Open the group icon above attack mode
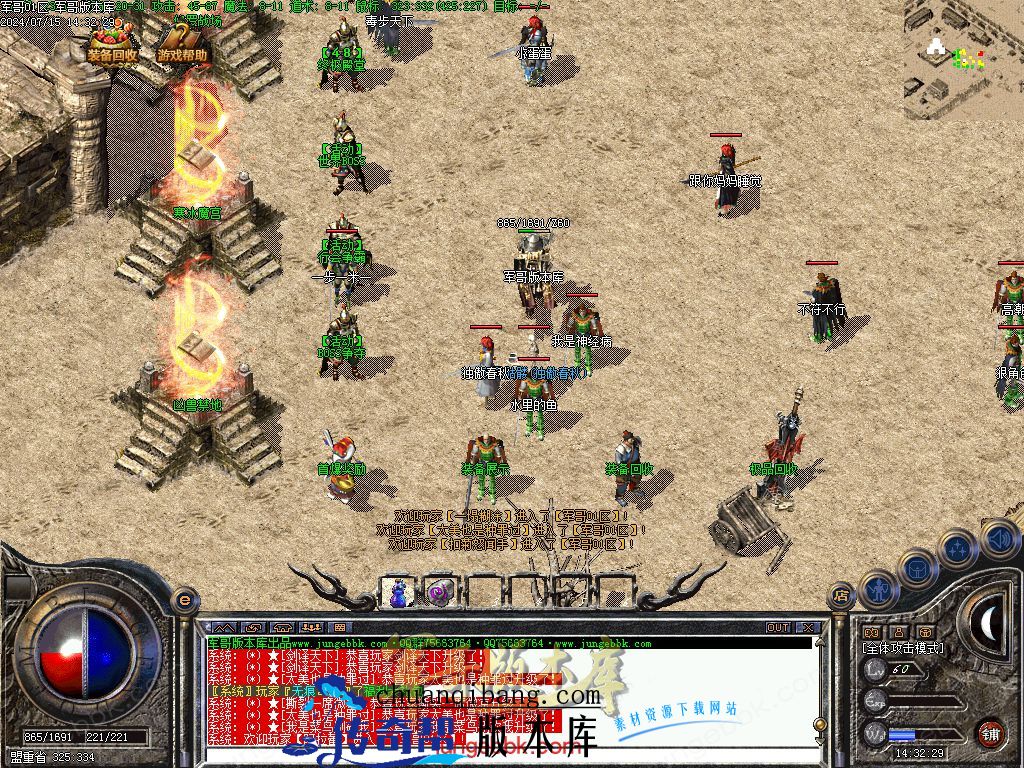The image size is (1024, 768). [871, 632]
